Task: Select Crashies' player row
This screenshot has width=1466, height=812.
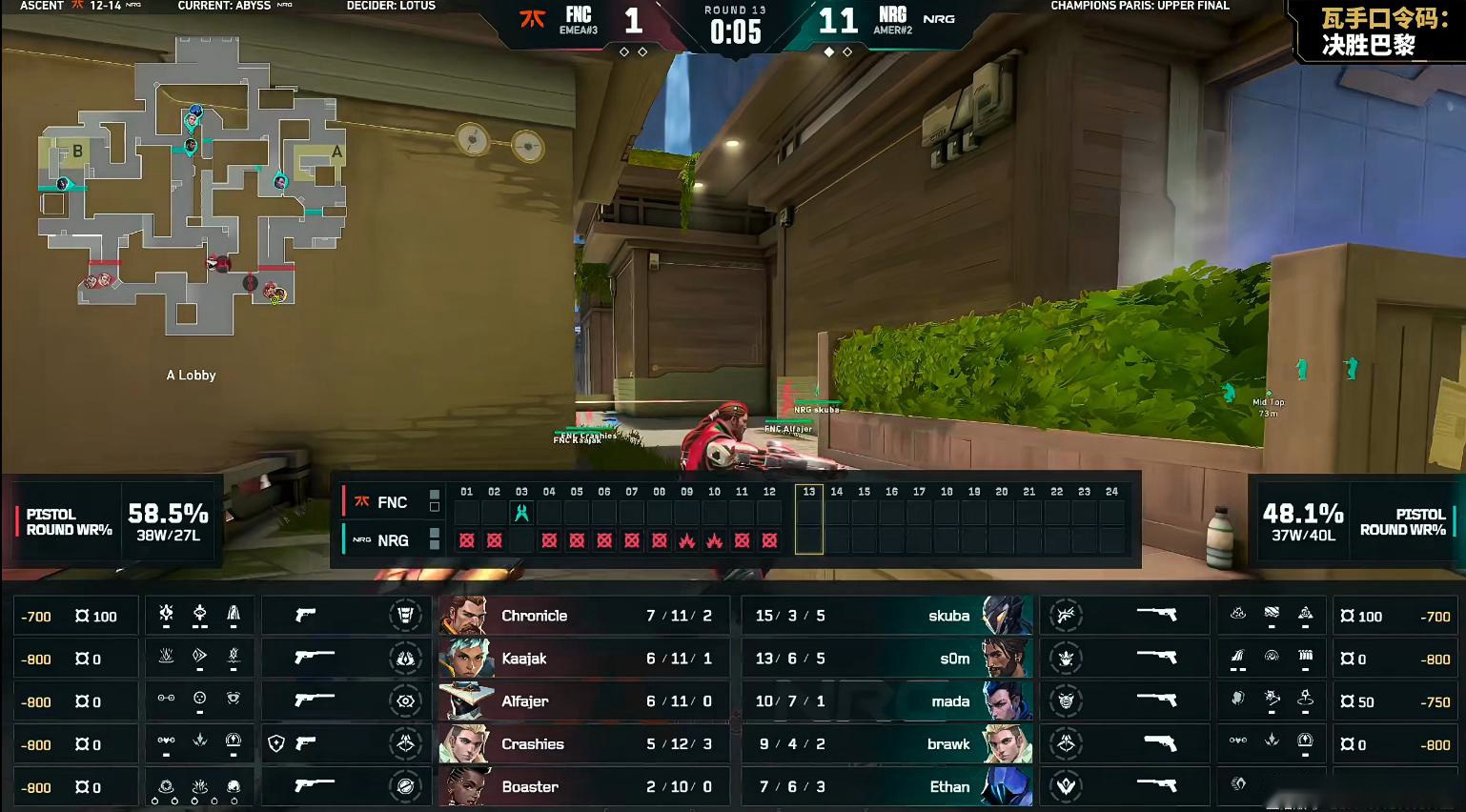Action: click(x=583, y=744)
